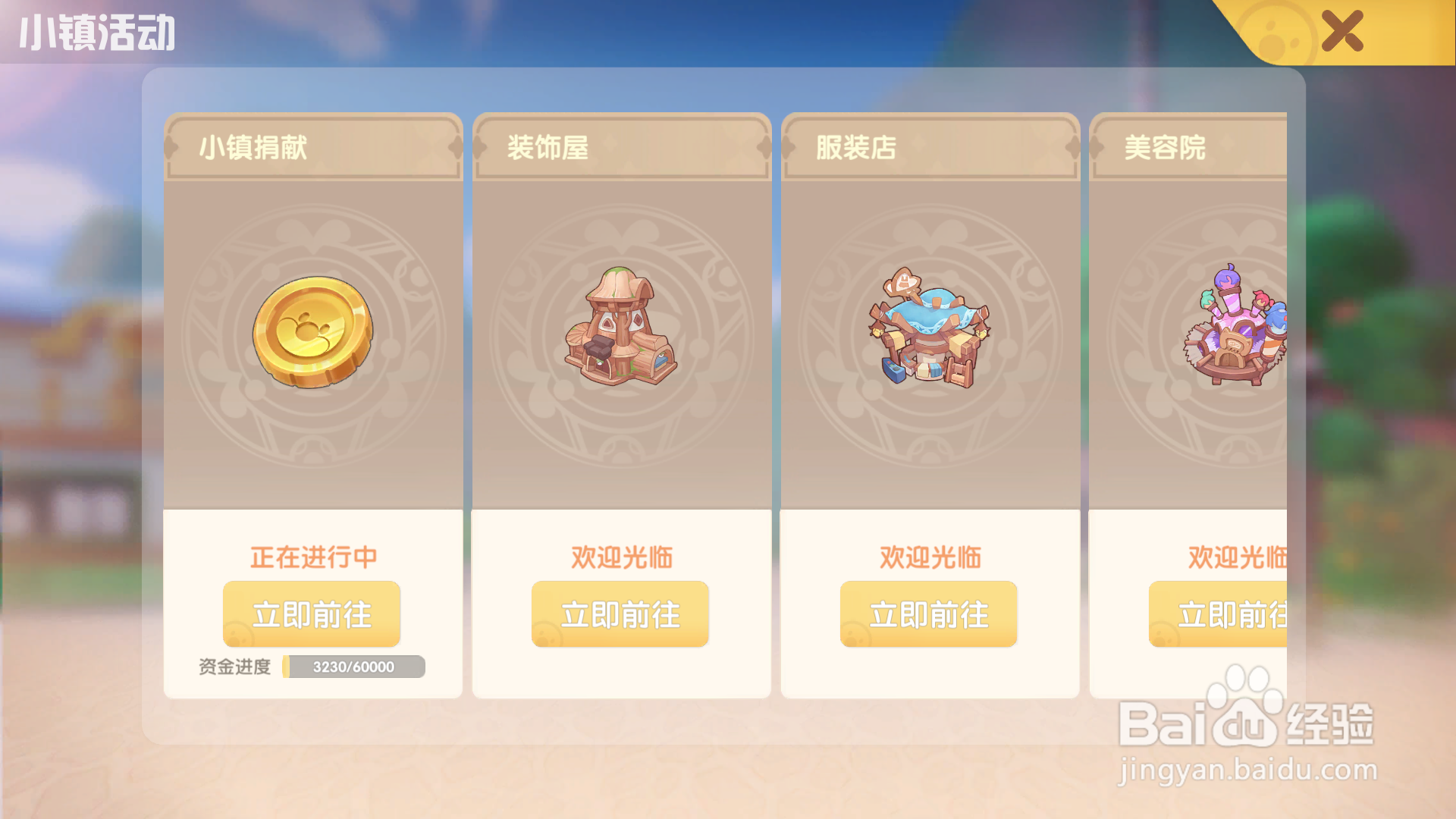The image size is (1456, 819).
Task: Click 立即前往 under 小镇捐献
Action: 312,614
